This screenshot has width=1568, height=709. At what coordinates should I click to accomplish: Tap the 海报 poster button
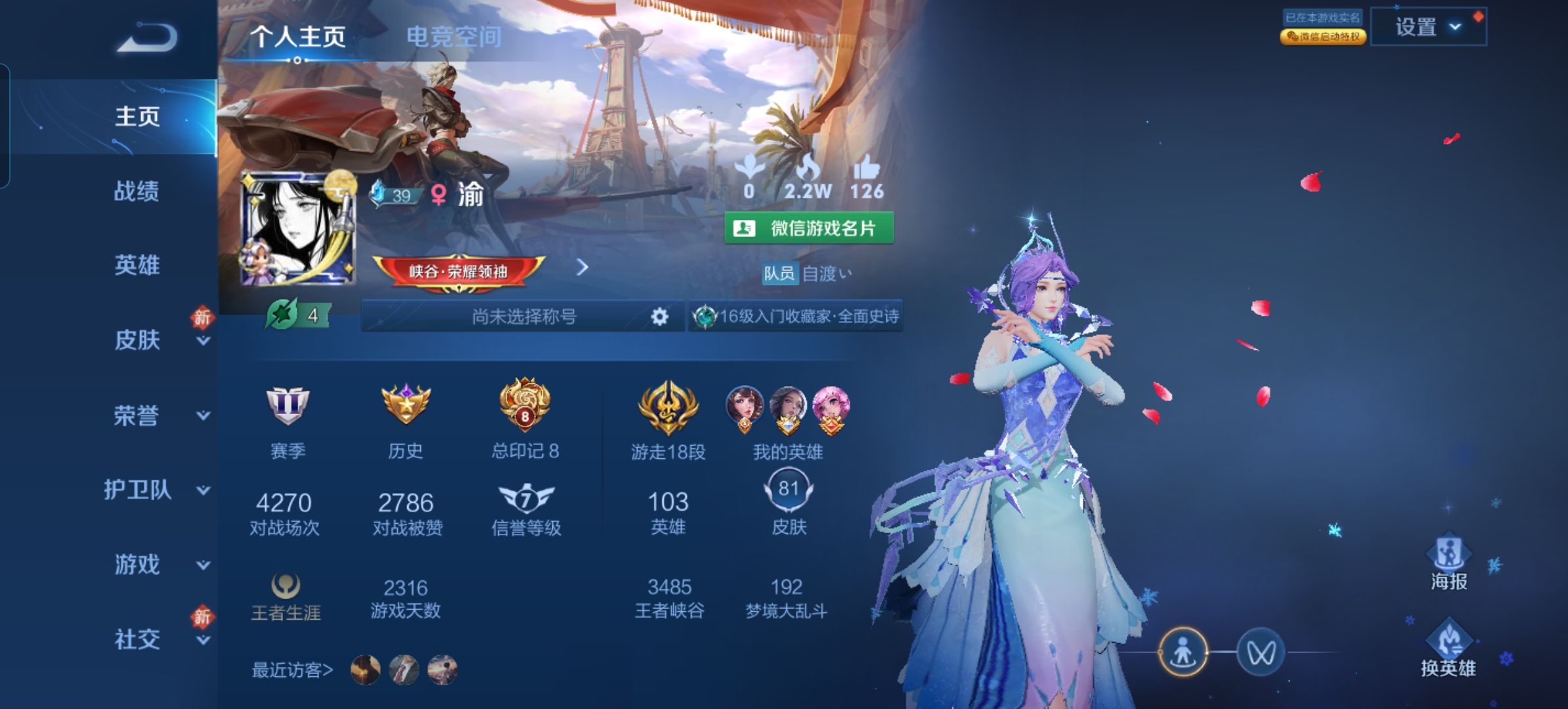[x=1448, y=564]
